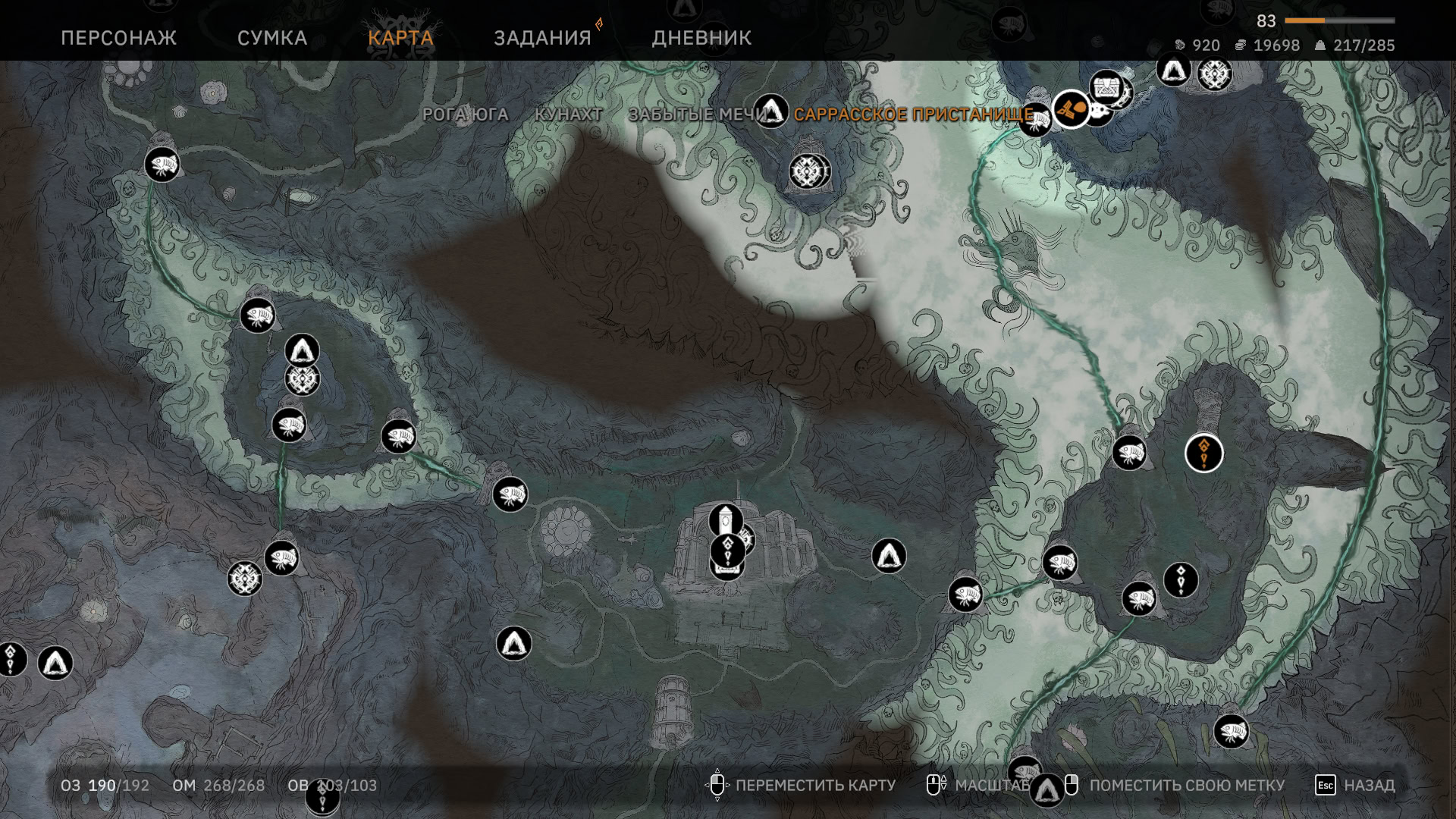Select the orange highlighted quest marker
The height and width of the screenshot is (819, 1456).
tap(1203, 453)
